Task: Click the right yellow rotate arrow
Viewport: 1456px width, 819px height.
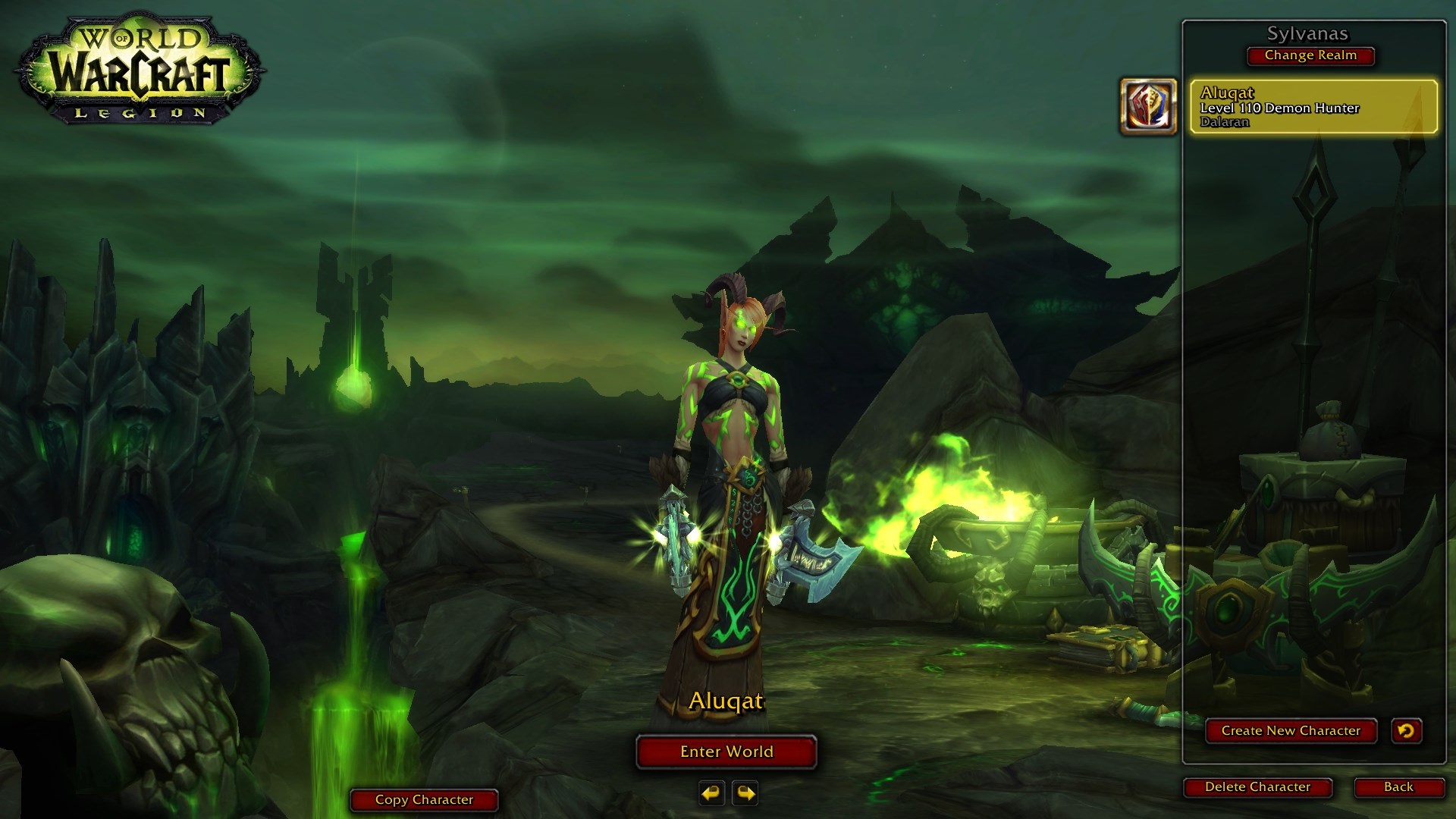Action: pos(745,794)
